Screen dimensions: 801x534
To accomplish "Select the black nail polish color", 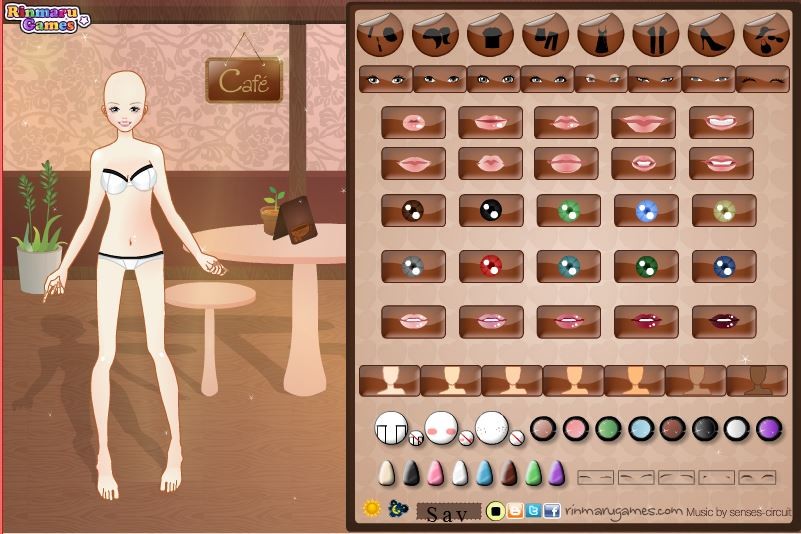I will 412,473.
